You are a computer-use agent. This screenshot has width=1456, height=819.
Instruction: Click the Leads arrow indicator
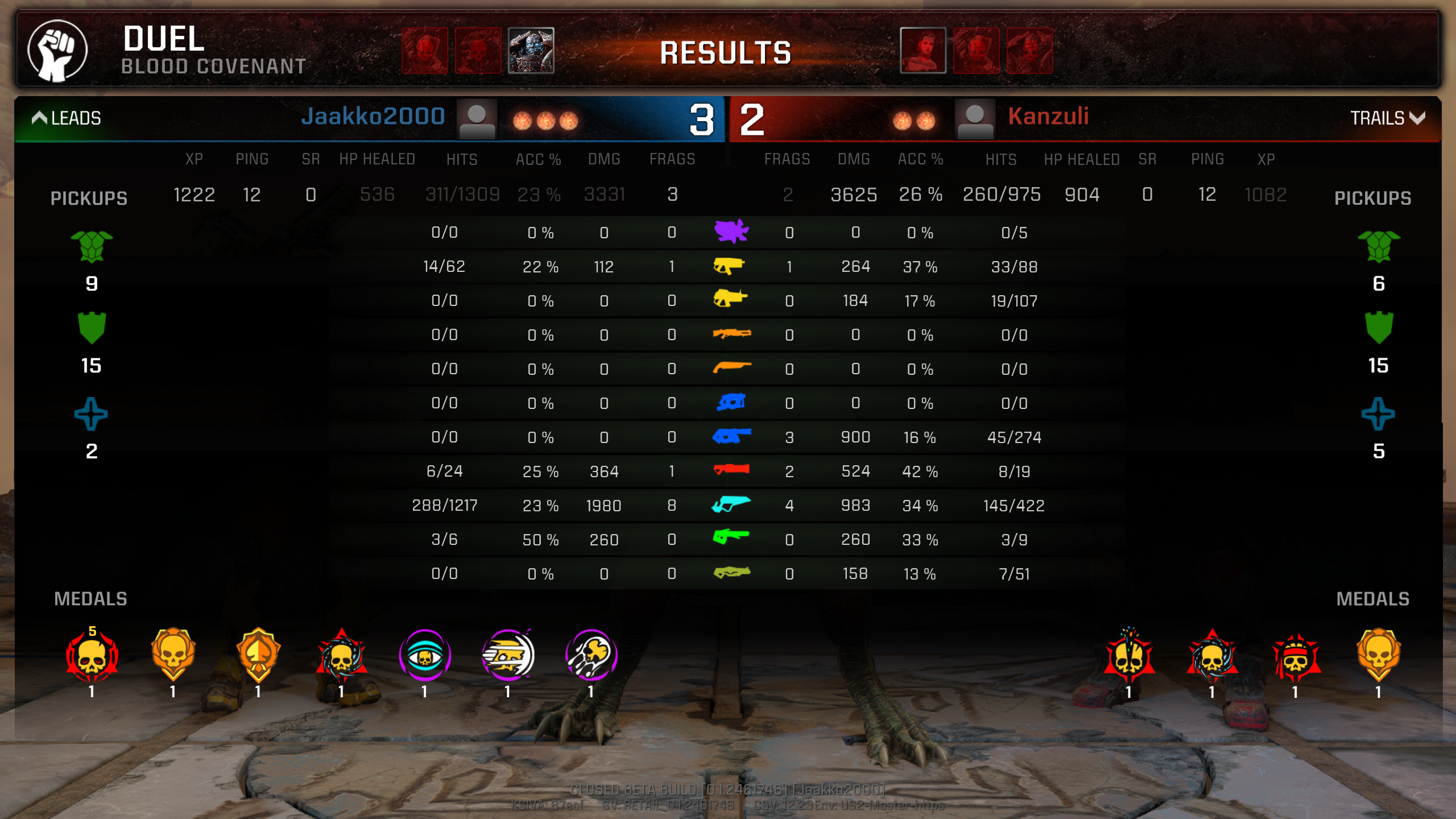(39, 118)
